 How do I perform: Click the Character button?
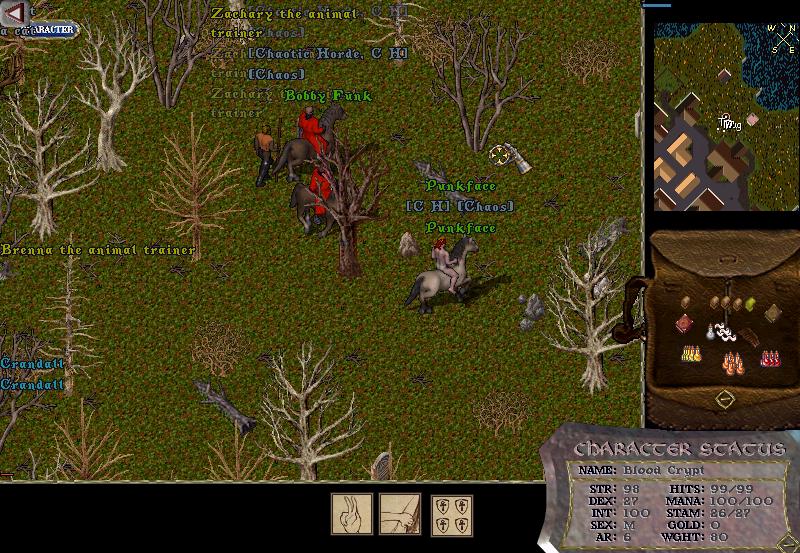(x=47, y=30)
